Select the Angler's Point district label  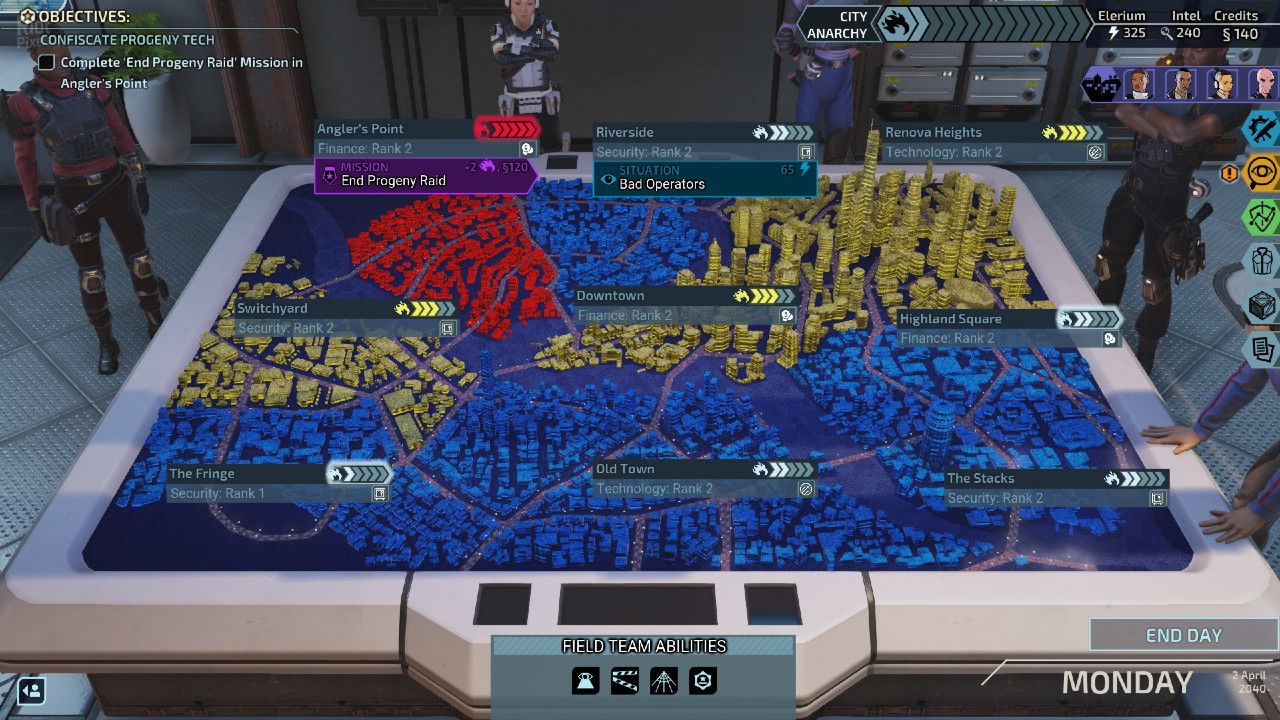tap(360, 129)
